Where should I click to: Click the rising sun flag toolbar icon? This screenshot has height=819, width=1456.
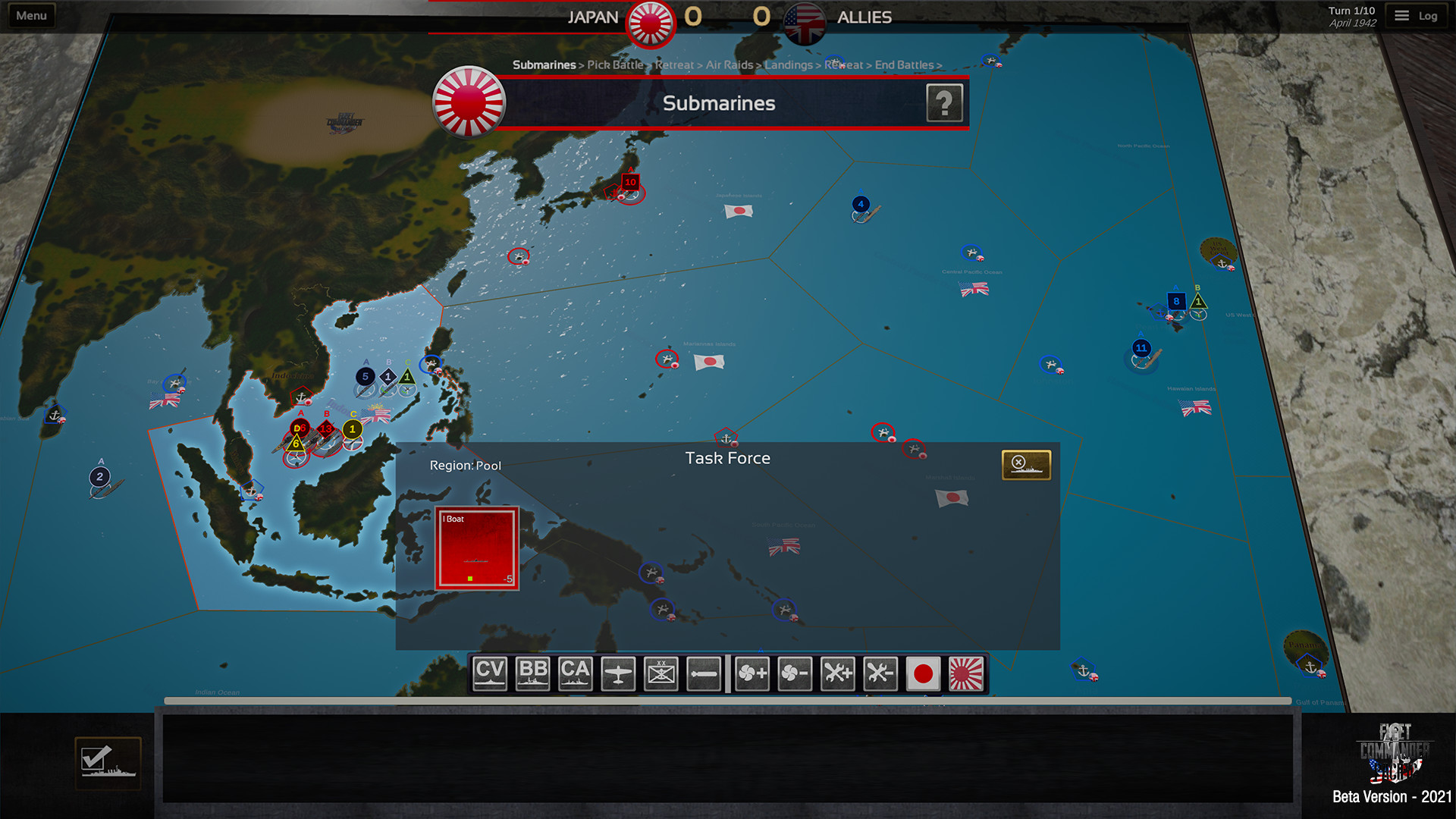point(965,673)
